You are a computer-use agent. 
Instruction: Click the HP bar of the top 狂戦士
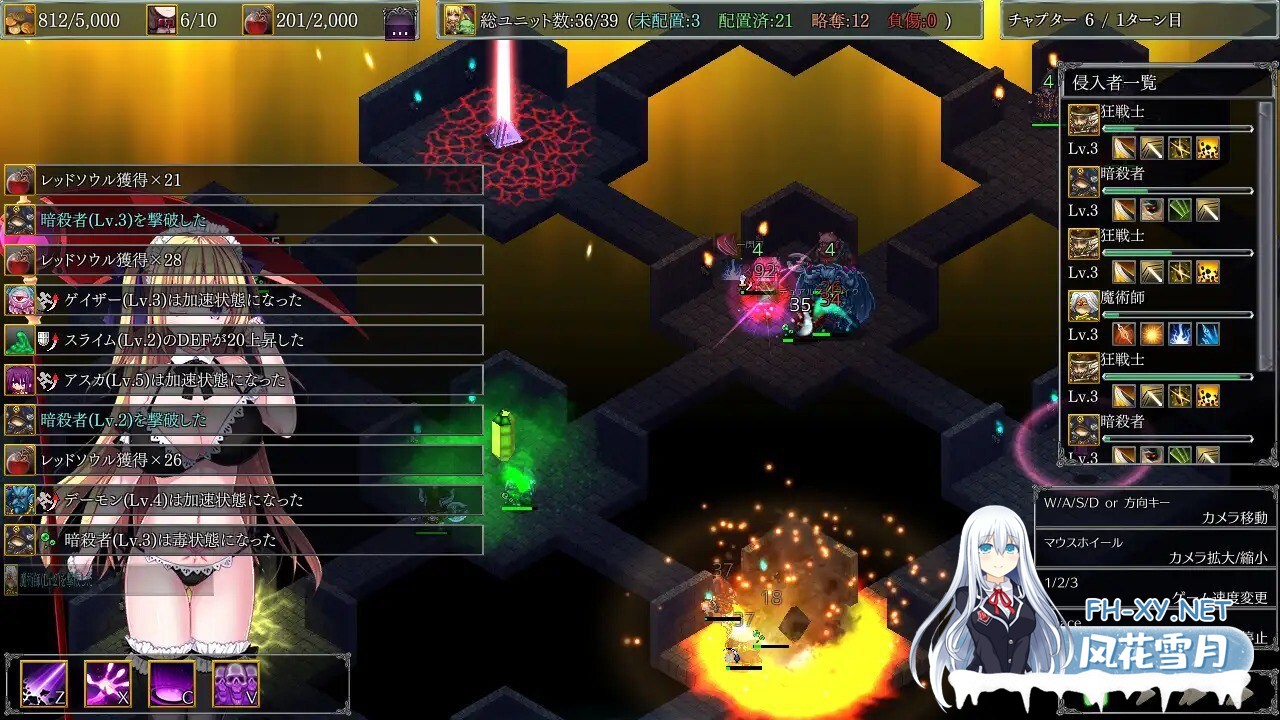(1175, 128)
